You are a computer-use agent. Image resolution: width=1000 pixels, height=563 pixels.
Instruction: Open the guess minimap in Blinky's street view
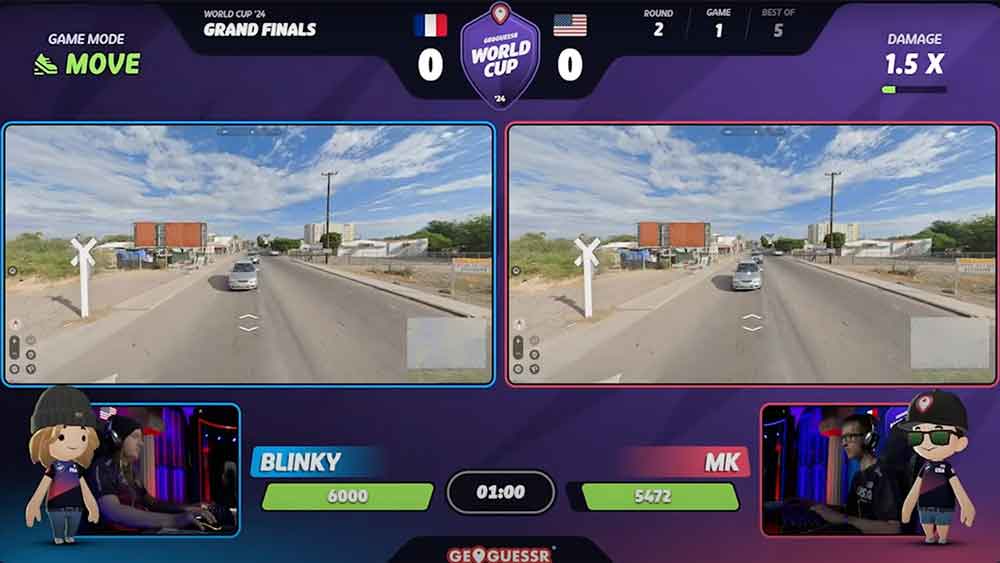coord(447,343)
